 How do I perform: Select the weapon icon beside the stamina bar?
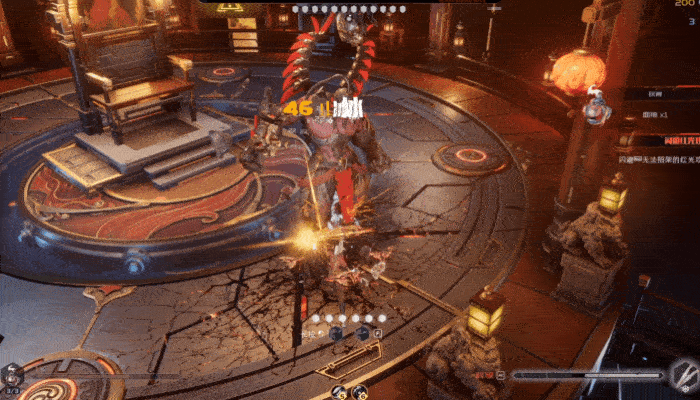(x=684, y=376)
